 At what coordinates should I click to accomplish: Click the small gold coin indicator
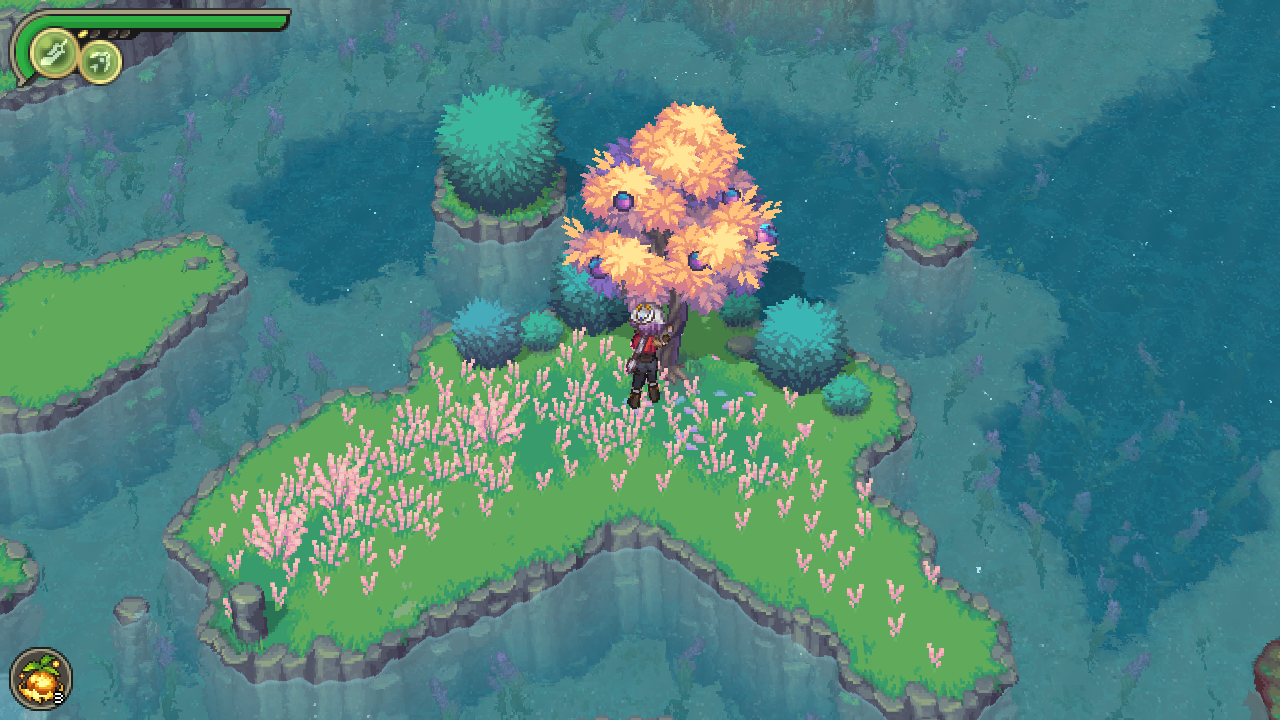tap(82, 33)
